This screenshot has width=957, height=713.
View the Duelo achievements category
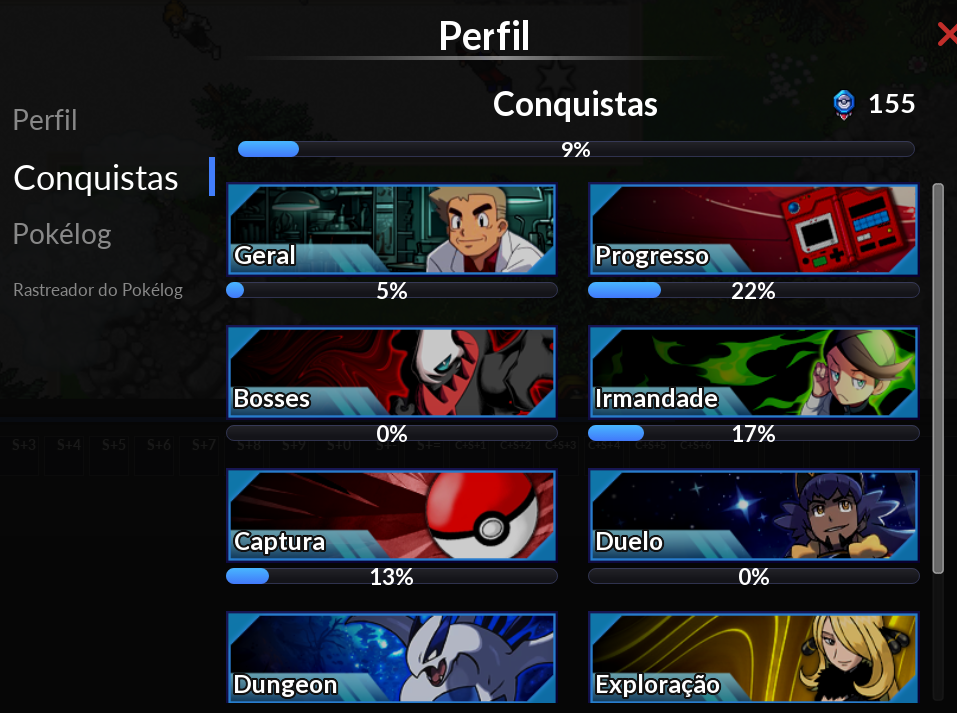click(x=753, y=515)
